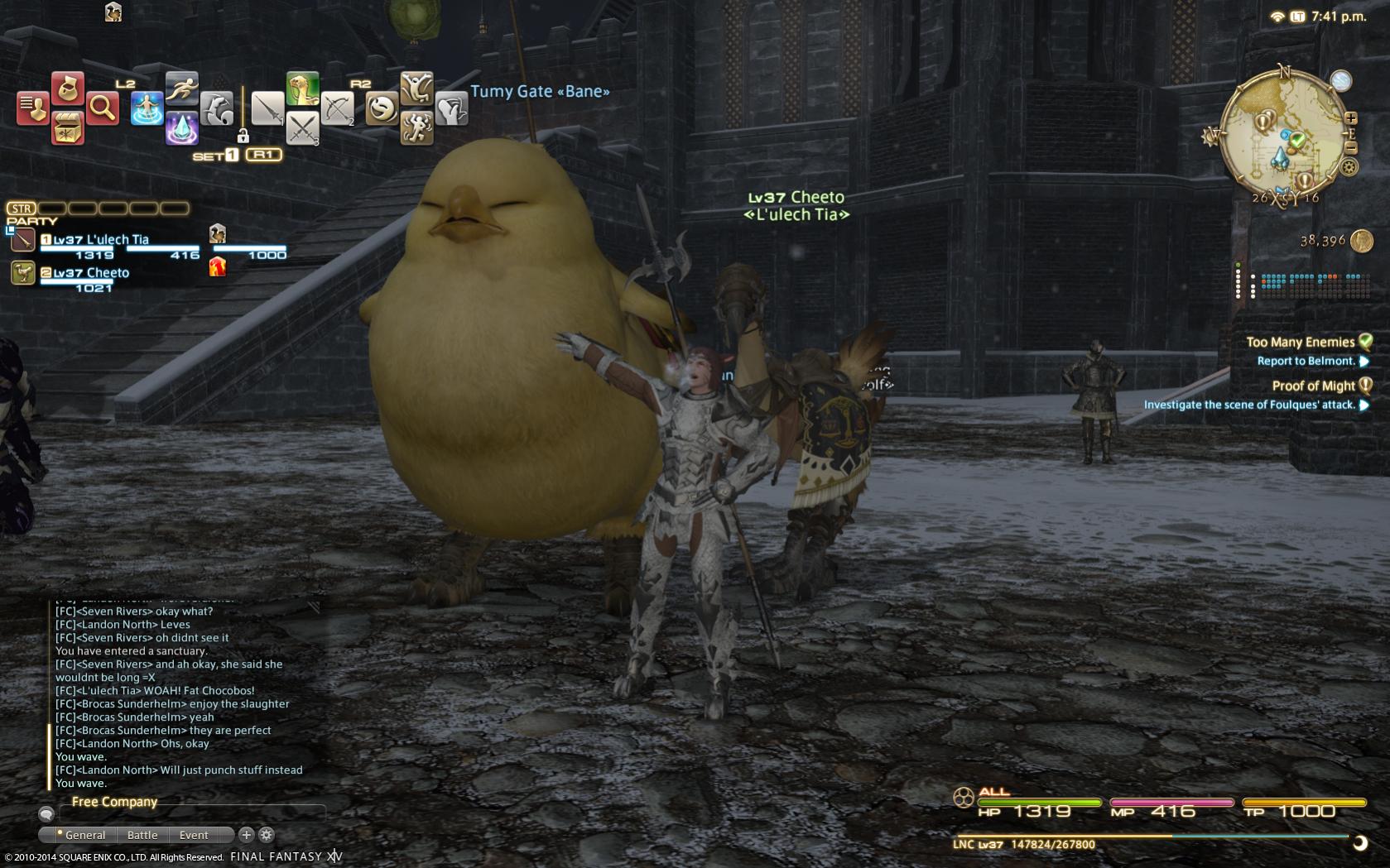Open the Proof of Might quest tracker
Screen dimensions: 1390x868
[x=1313, y=386]
